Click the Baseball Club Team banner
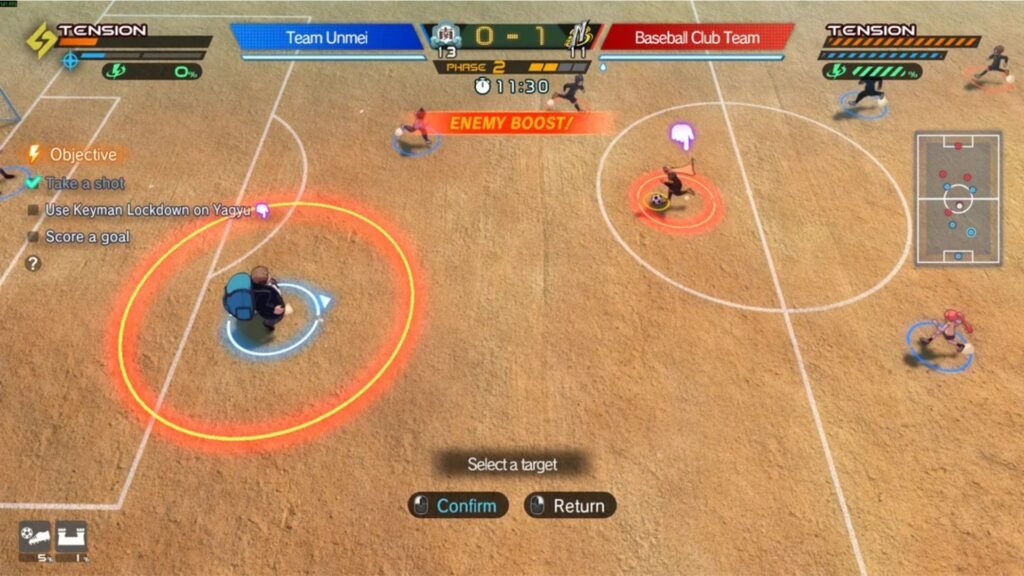This screenshot has width=1024, height=576. (697, 38)
